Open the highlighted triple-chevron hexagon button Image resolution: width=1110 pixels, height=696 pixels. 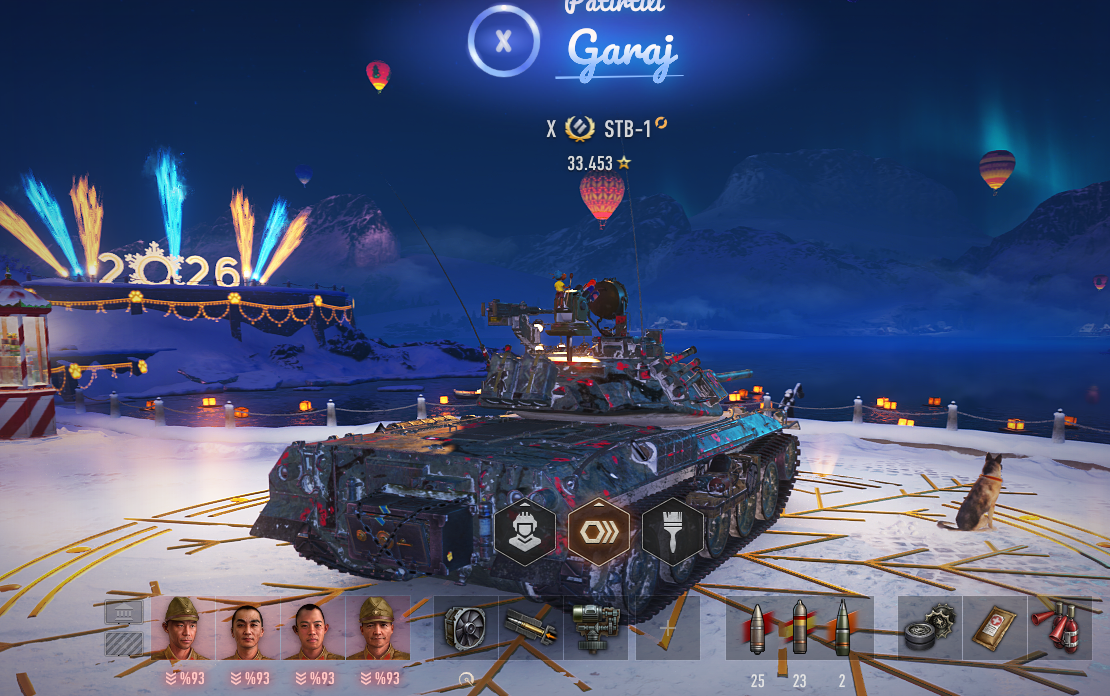click(x=599, y=531)
